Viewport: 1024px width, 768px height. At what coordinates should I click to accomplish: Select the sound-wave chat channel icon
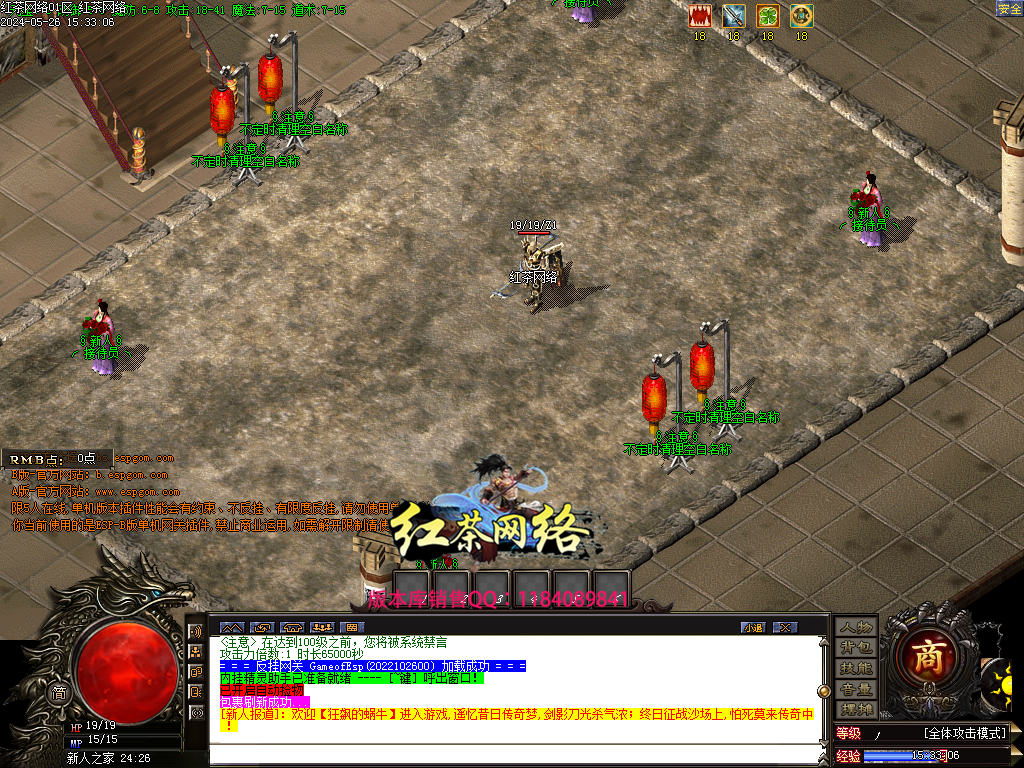click(196, 632)
